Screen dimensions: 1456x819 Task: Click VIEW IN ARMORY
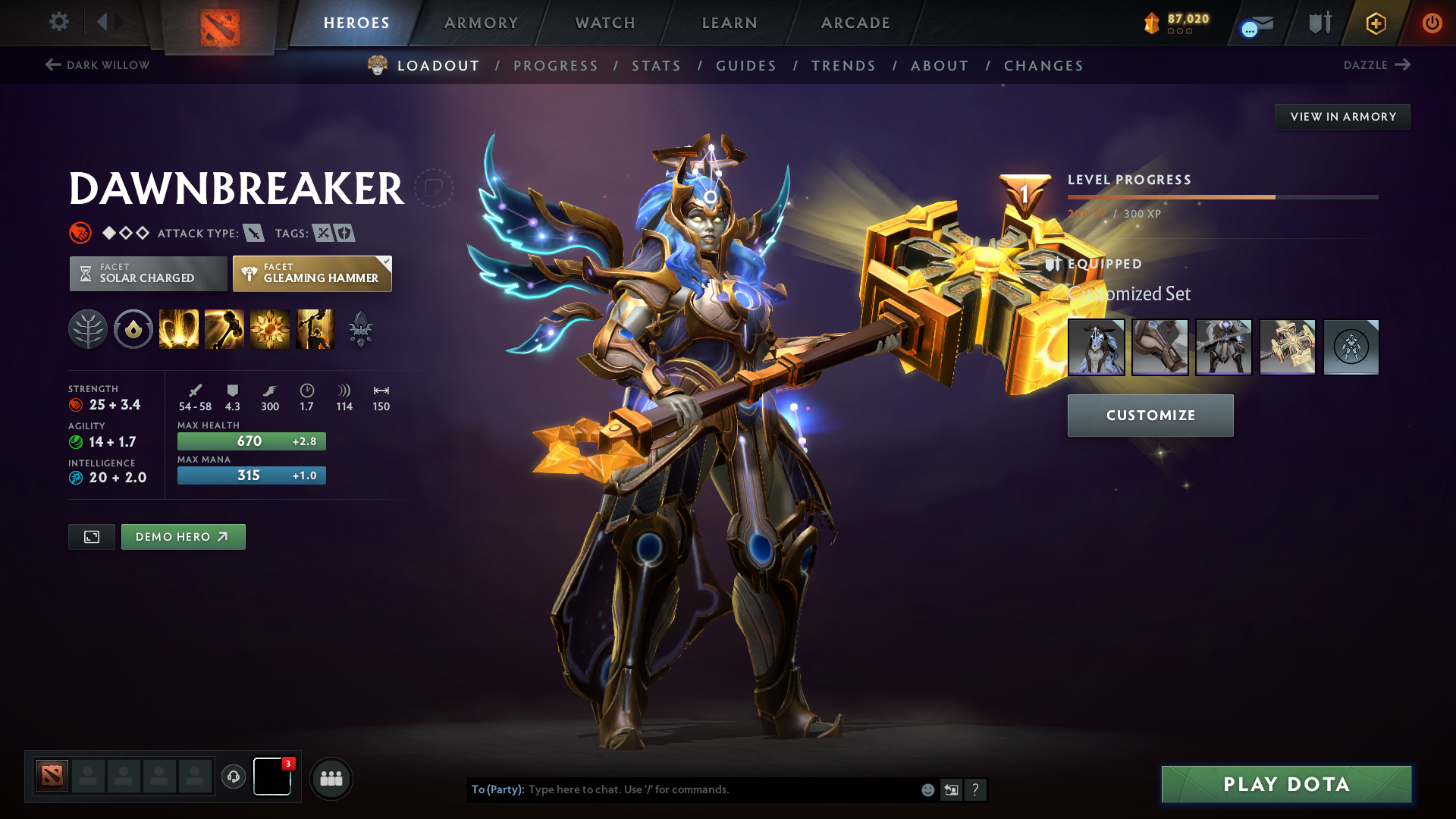coord(1342,116)
